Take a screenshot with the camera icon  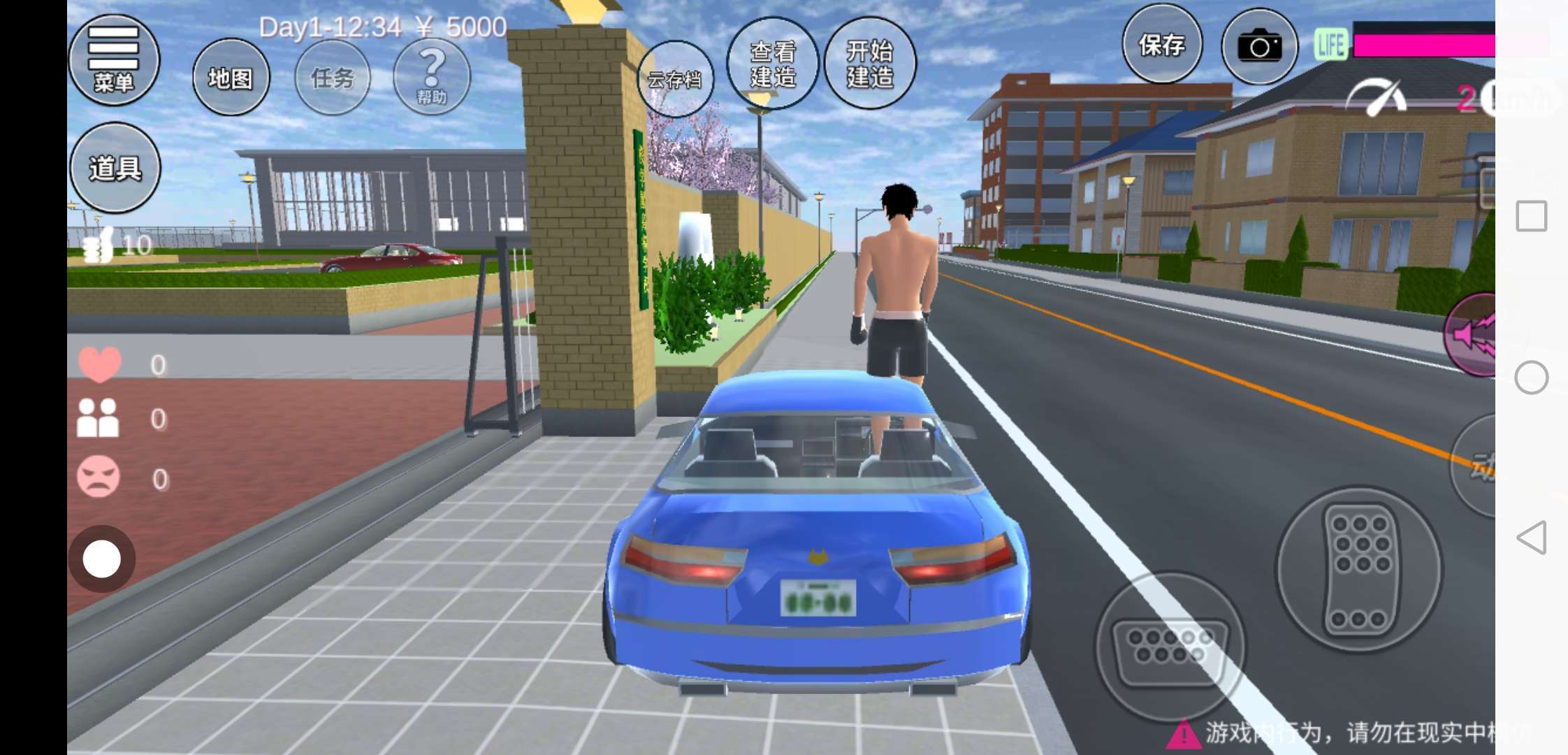1259,46
